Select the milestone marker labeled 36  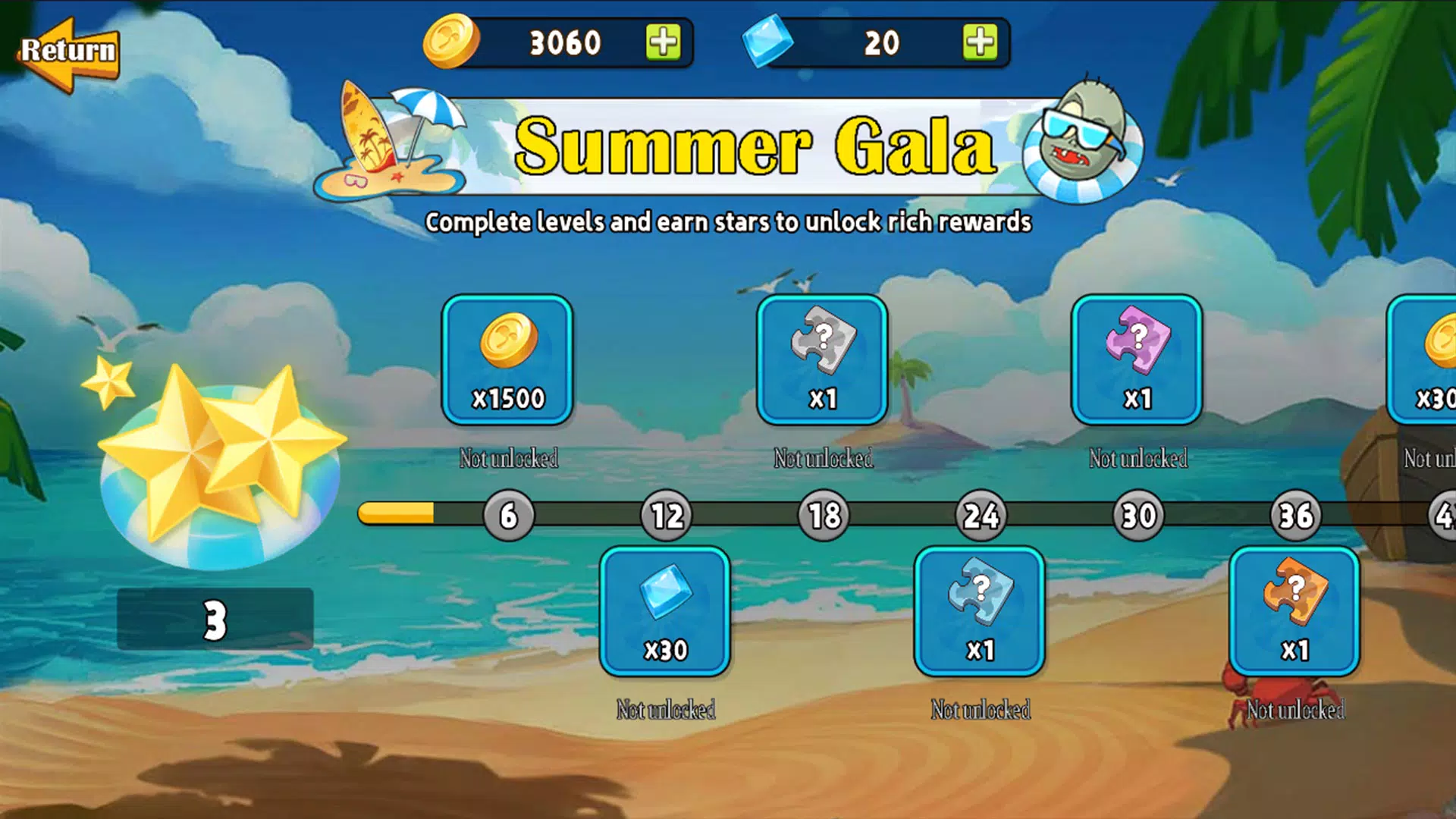(1295, 516)
